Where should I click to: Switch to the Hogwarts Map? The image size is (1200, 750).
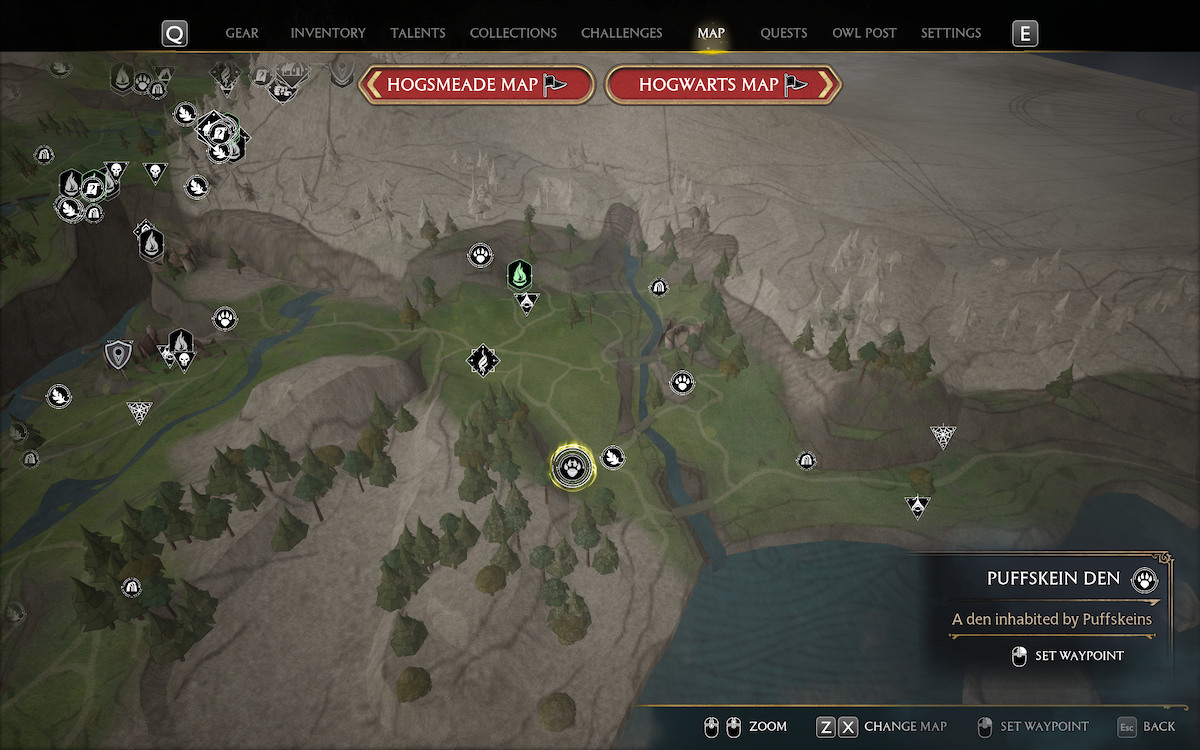(x=723, y=85)
